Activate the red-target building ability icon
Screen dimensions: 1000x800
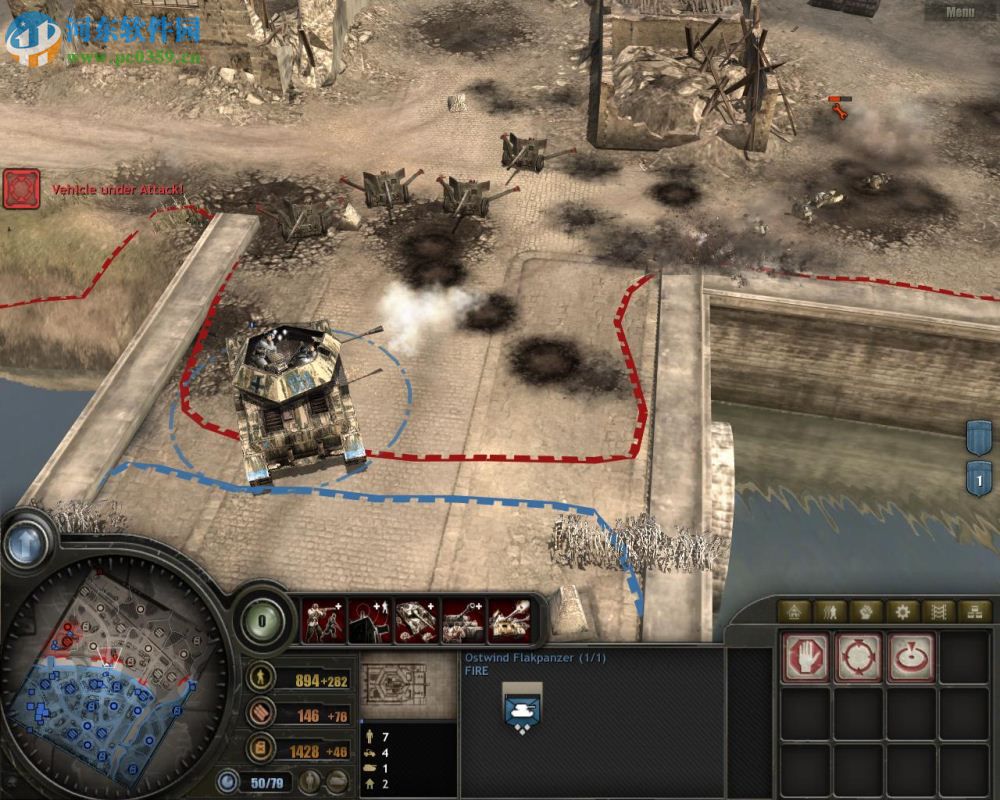370,621
